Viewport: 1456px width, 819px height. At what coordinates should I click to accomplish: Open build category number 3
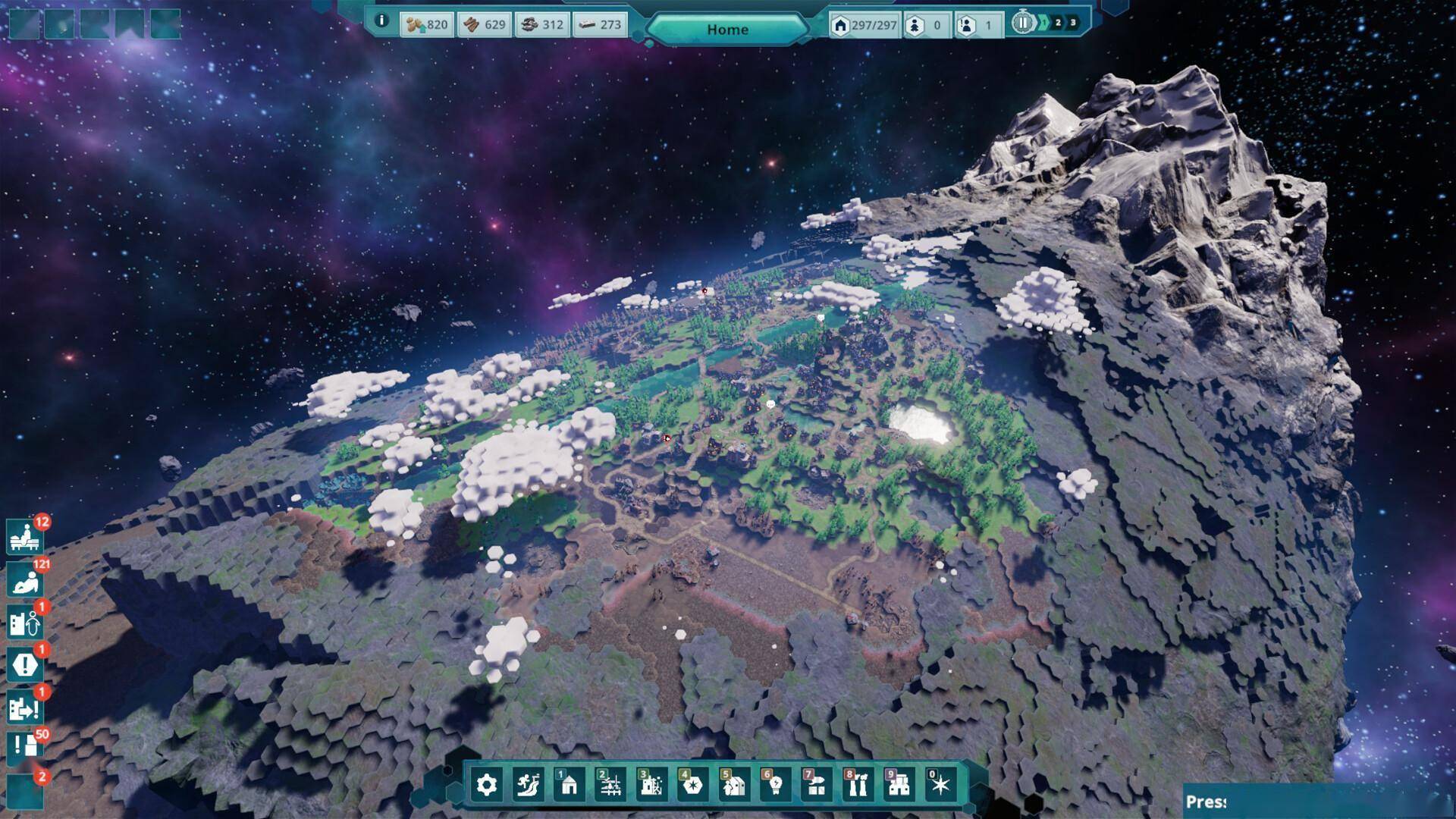point(651,785)
